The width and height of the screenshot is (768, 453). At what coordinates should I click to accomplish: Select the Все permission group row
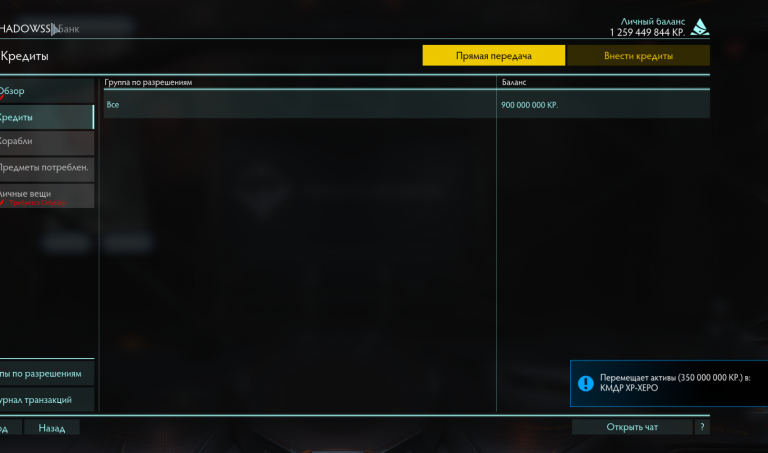[x=300, y=104]
